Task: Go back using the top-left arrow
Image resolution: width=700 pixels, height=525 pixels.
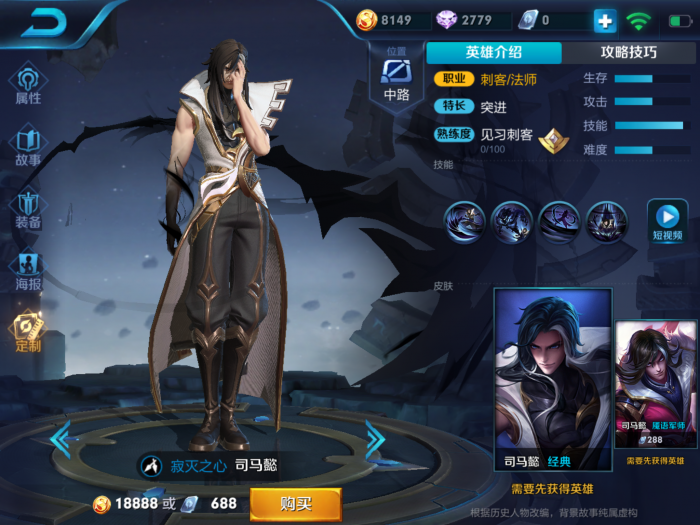Action: [46, 22]
